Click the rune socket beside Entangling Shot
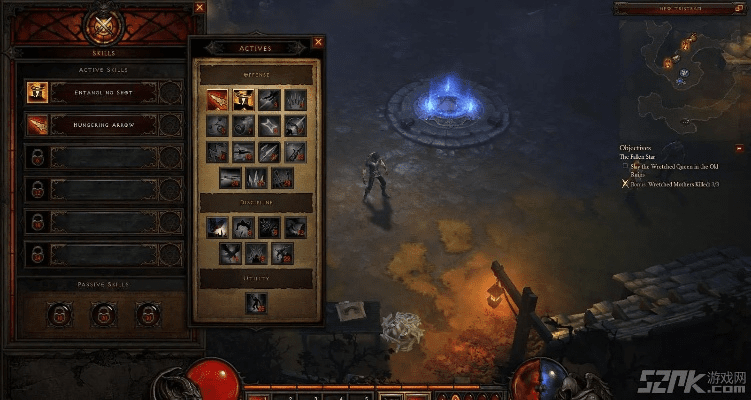The width and height of the screenshot is (751, 400). [170, 93]
